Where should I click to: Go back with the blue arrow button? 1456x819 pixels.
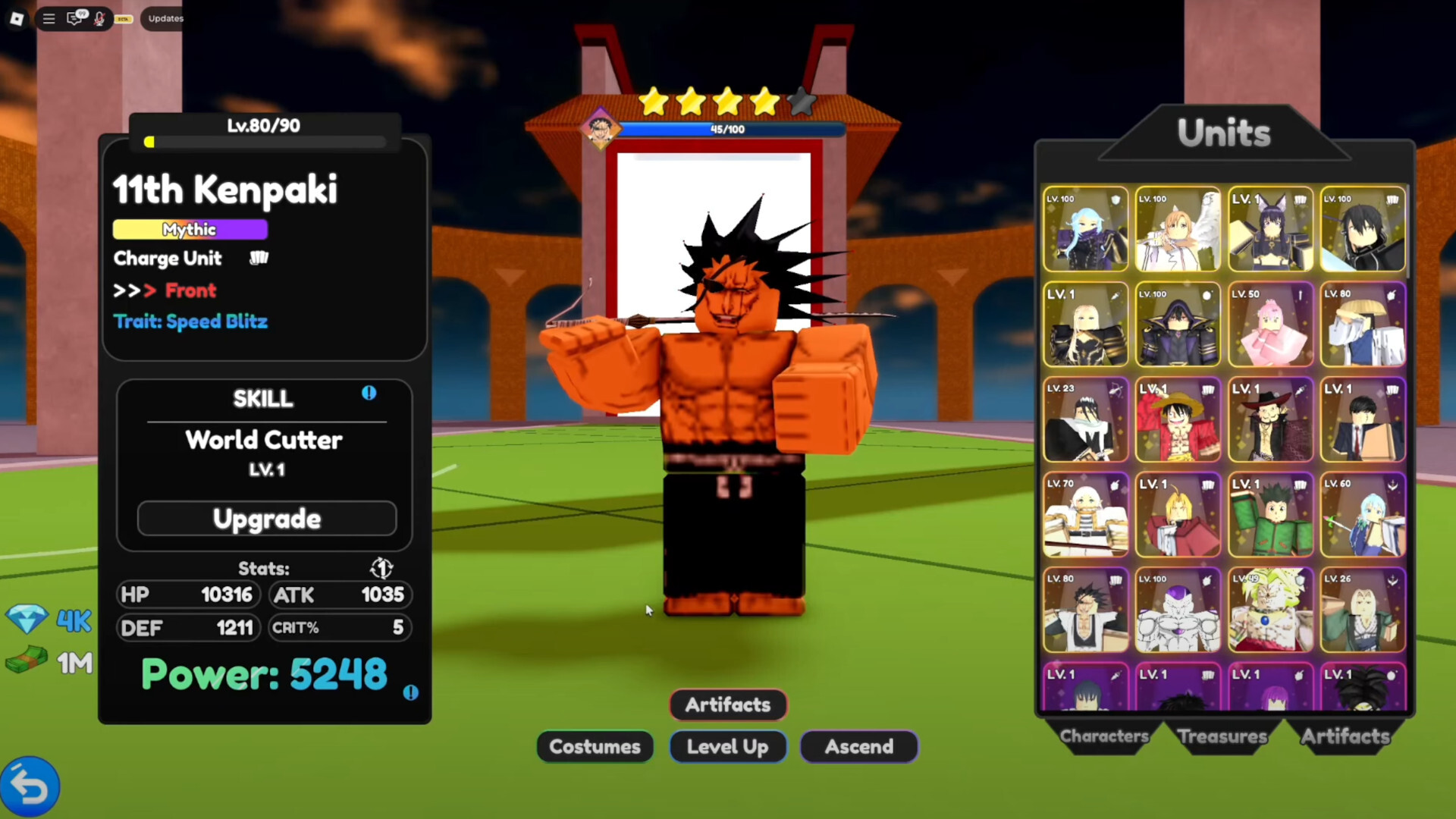(30, 787)
